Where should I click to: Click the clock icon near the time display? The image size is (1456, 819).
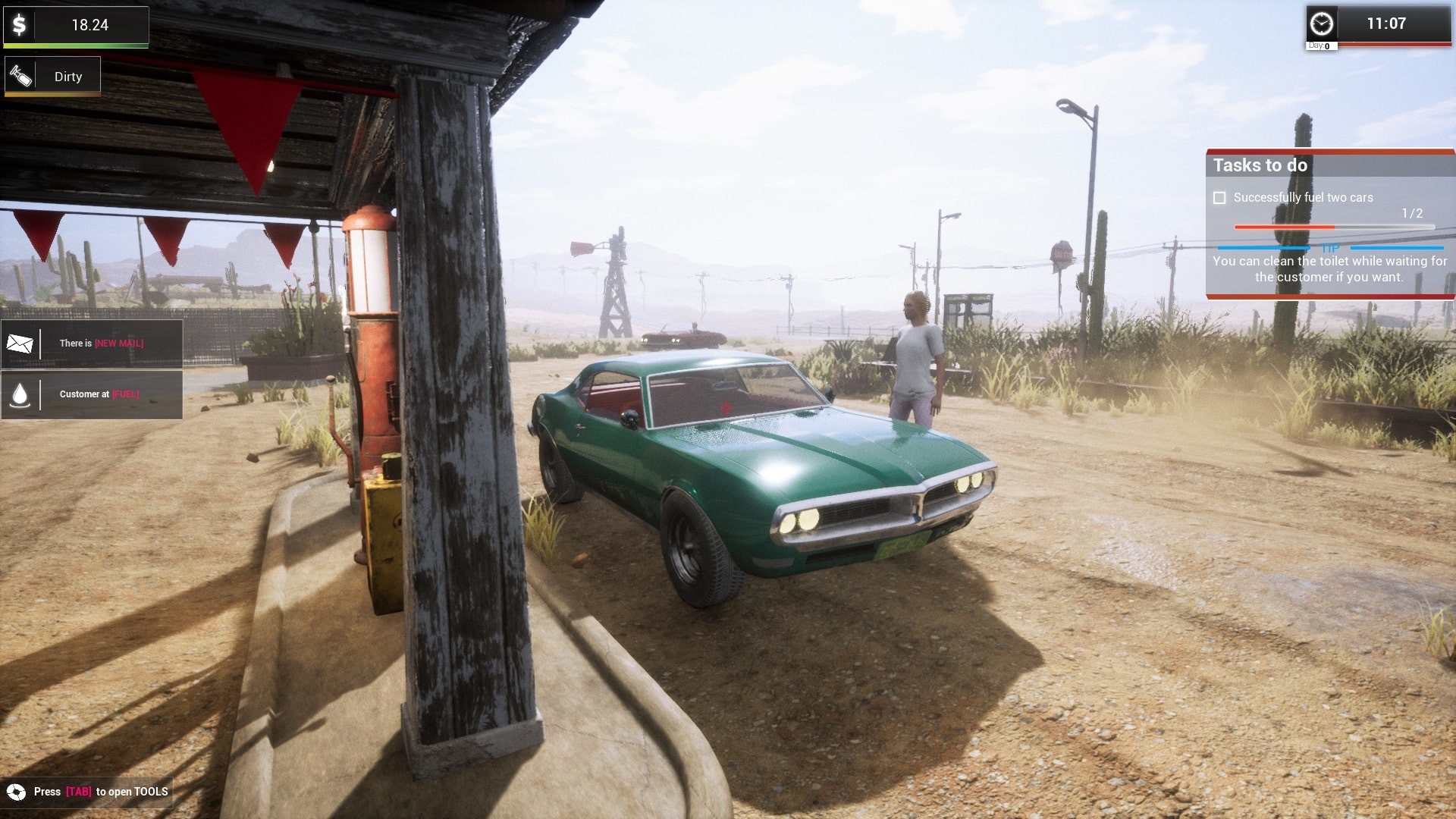click(1323, 24)
